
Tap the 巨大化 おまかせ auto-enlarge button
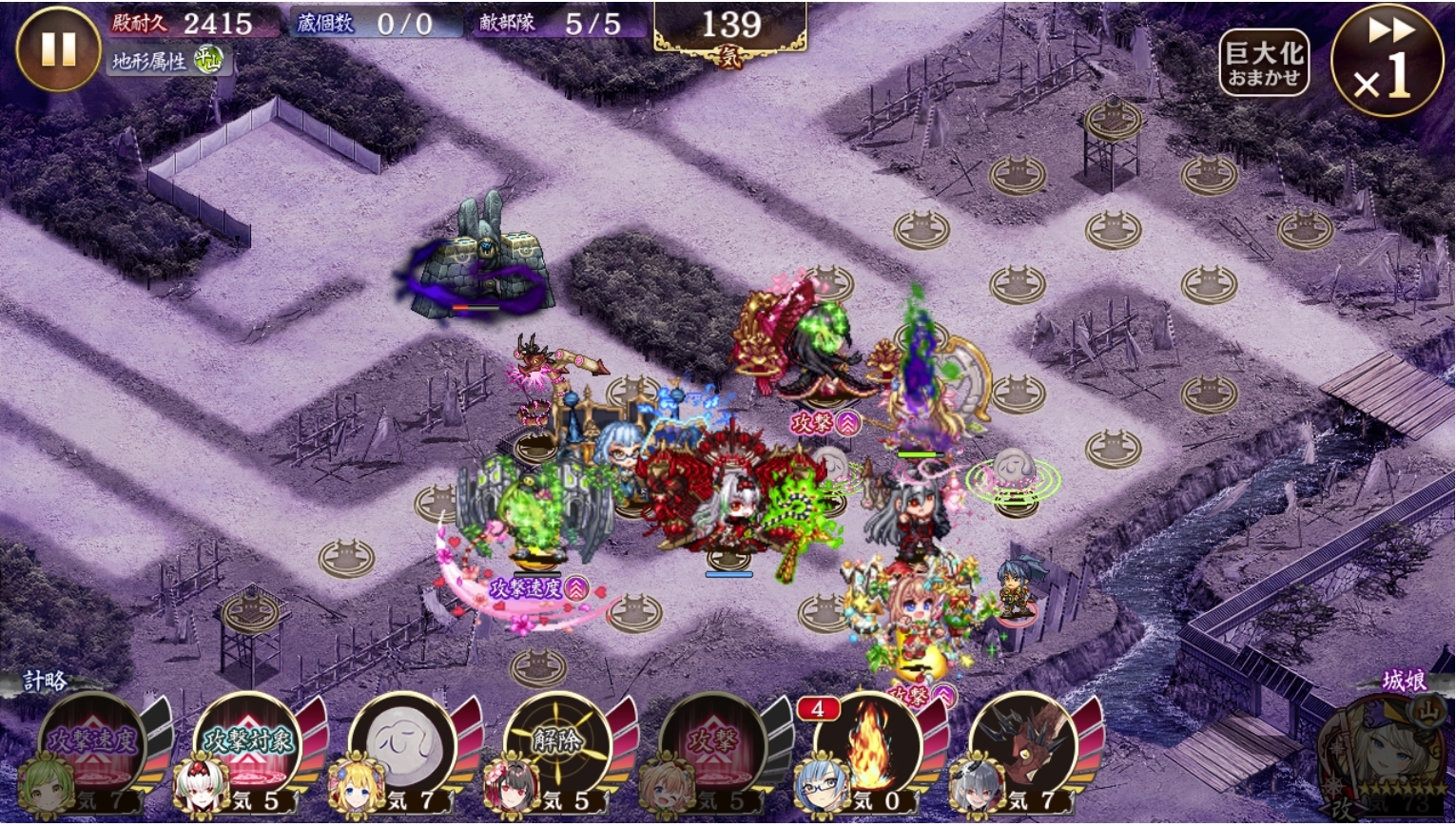1263,63
